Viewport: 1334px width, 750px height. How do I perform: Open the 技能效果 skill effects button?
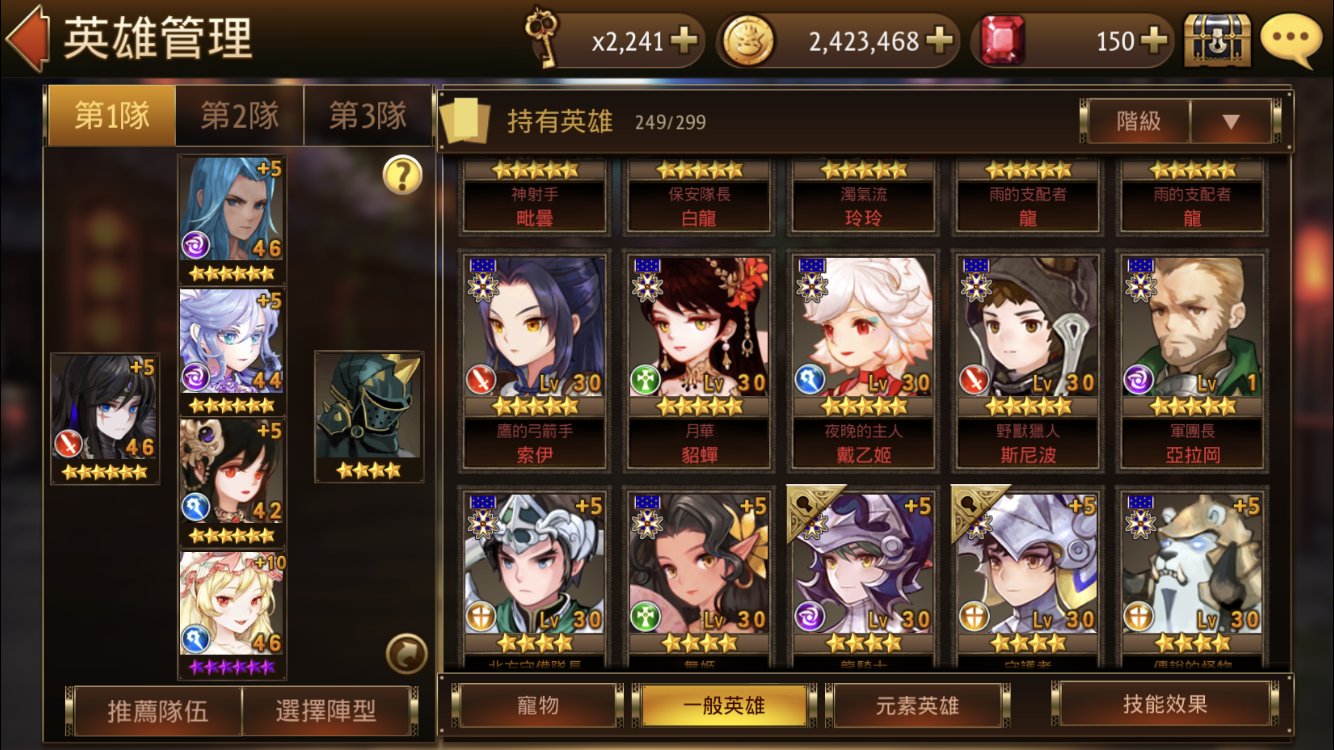coord(1164,704)
